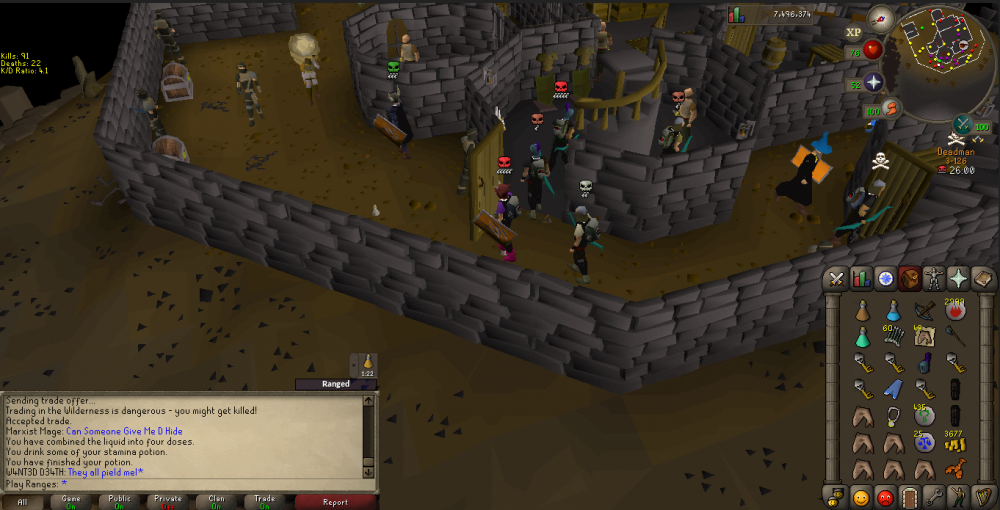Click the compass to face north
Image resolution: width=1000 pixels, height=510 pixels.
pyautogui.click(x=880, y=17)
